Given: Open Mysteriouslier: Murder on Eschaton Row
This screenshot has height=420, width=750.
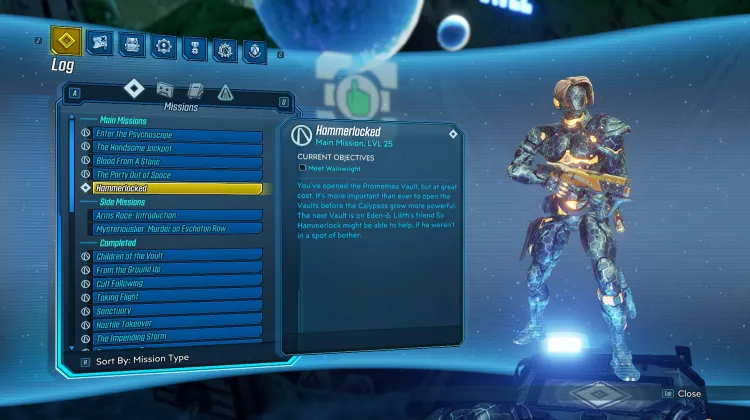Looking at the screenshot, I should pos(177,229).
